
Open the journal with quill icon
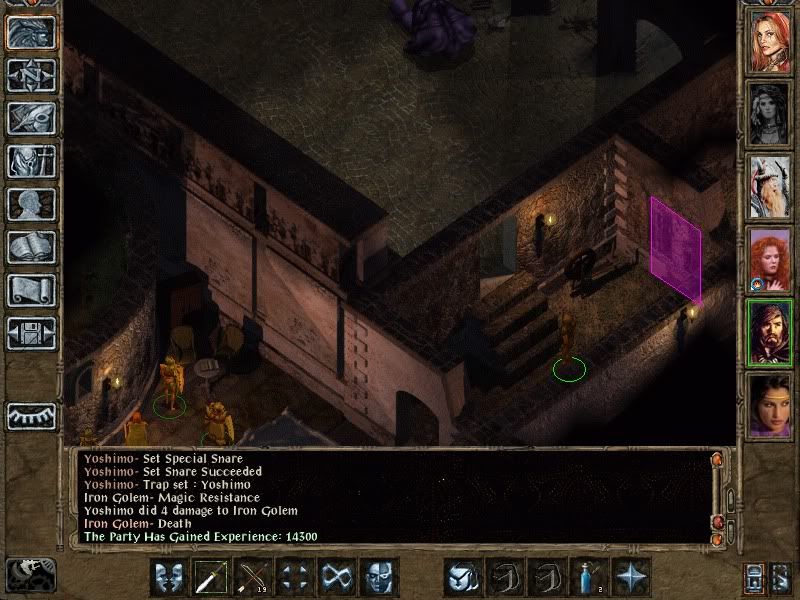[31, 118]
